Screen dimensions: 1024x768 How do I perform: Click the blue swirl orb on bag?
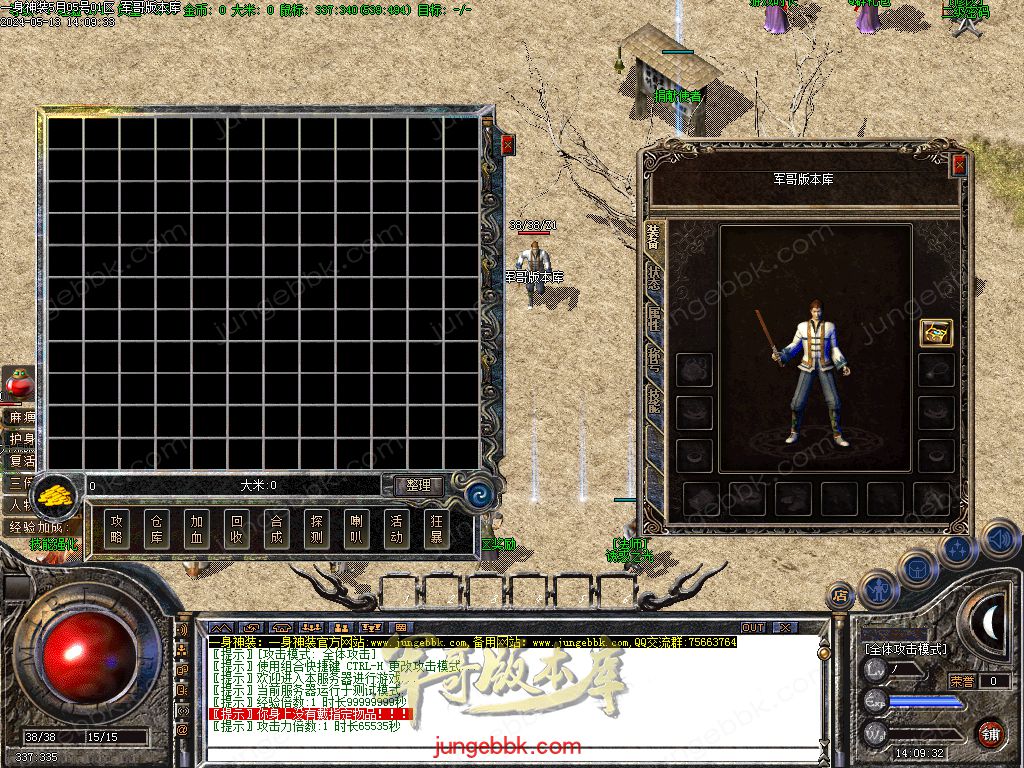[479, 493]
